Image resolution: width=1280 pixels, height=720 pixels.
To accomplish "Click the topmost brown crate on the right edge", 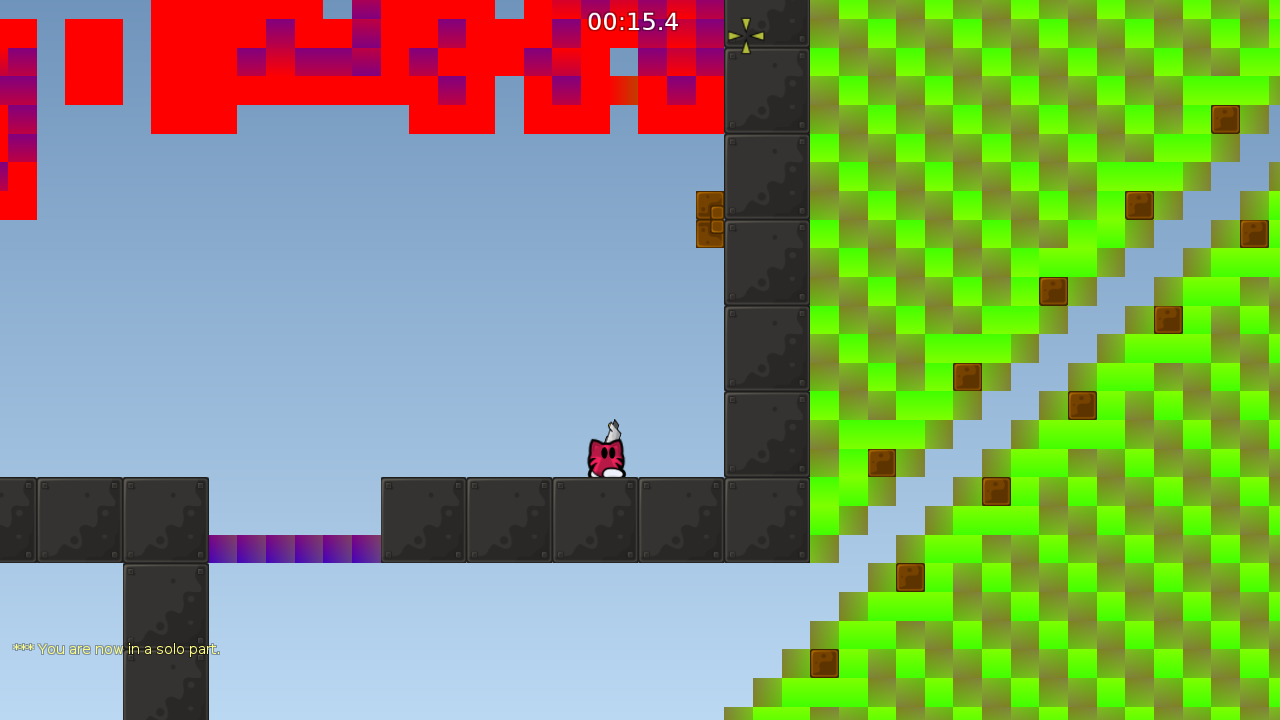I will 1225,118.
